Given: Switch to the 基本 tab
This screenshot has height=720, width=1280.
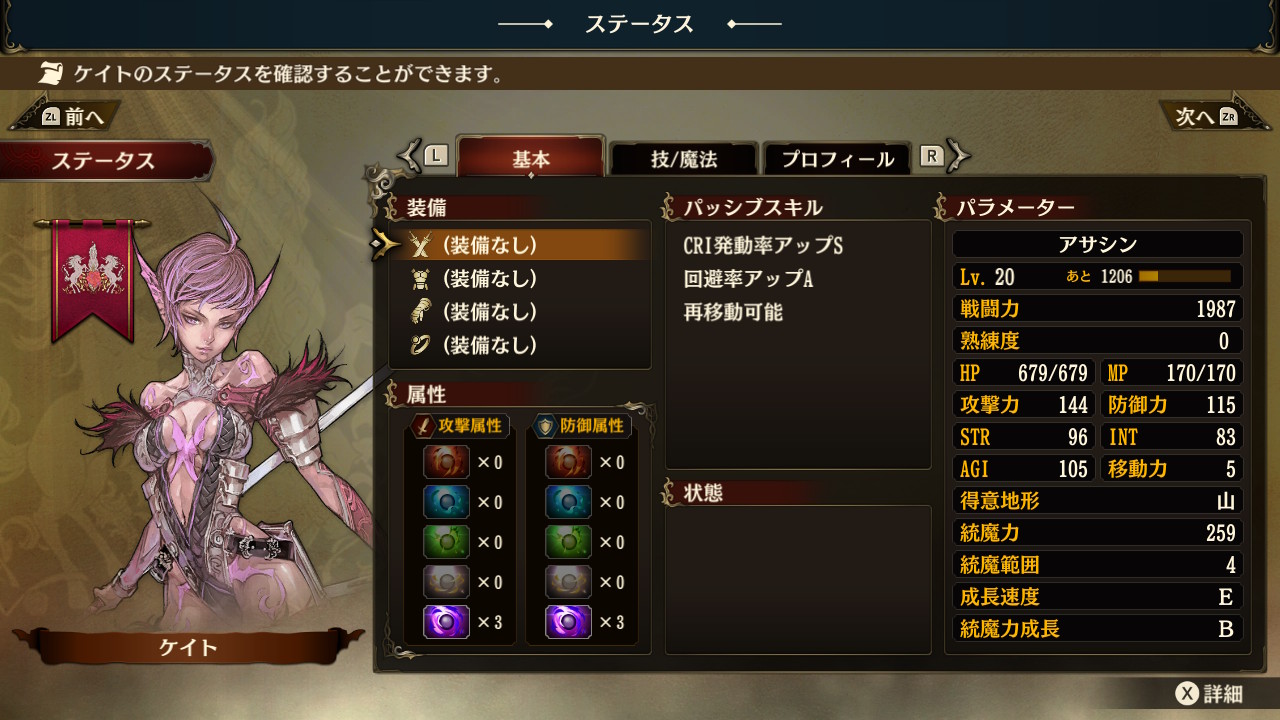Looking at the screenshot, I should pyautogui.click(x=531, y=159).
